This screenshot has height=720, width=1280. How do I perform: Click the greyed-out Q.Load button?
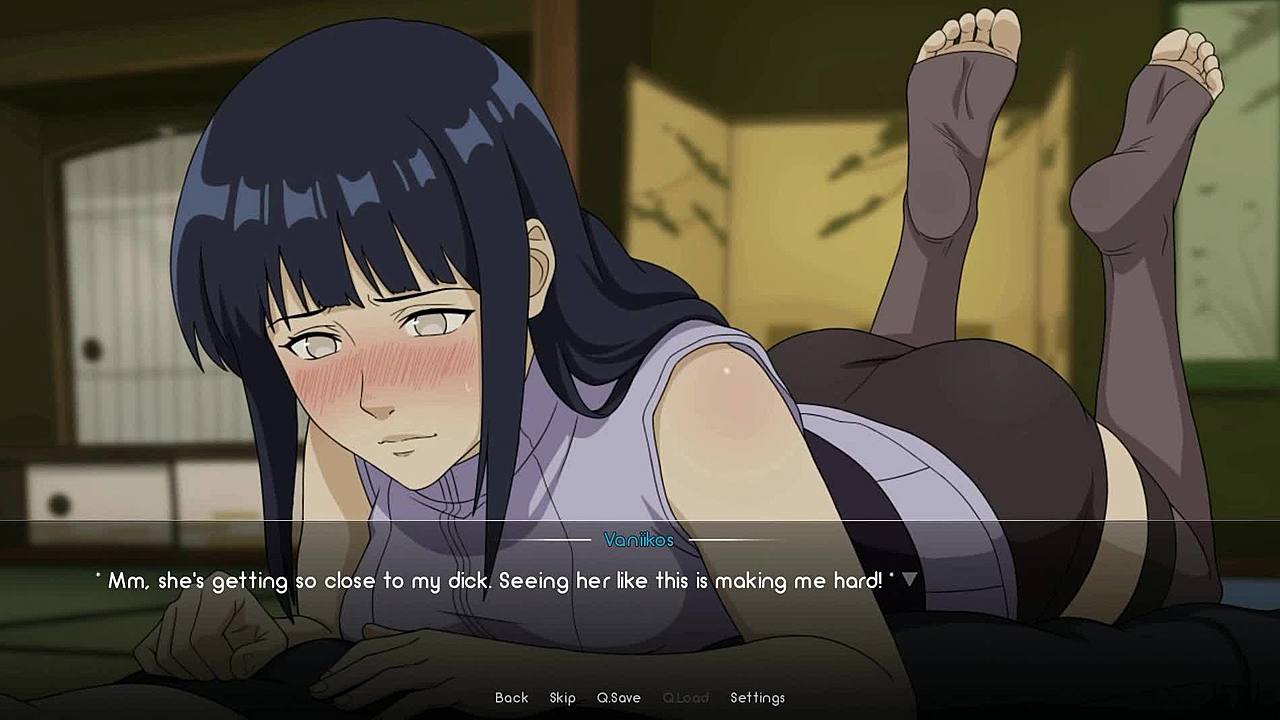685,698
